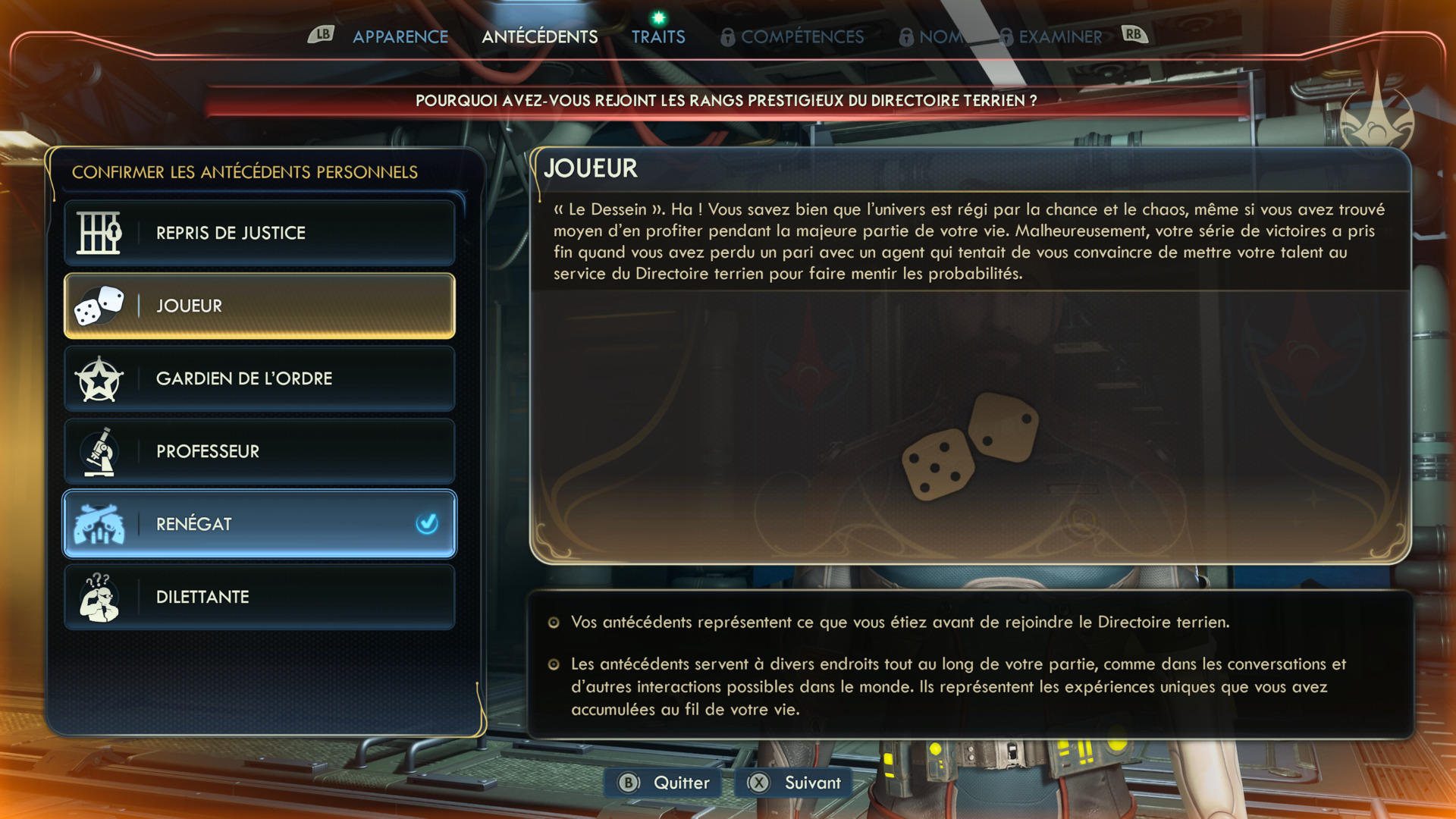Image resolution: width=1456 pixels, height=819 pixels.
Task: Choose the Repris de justice background
Action: 259,233
